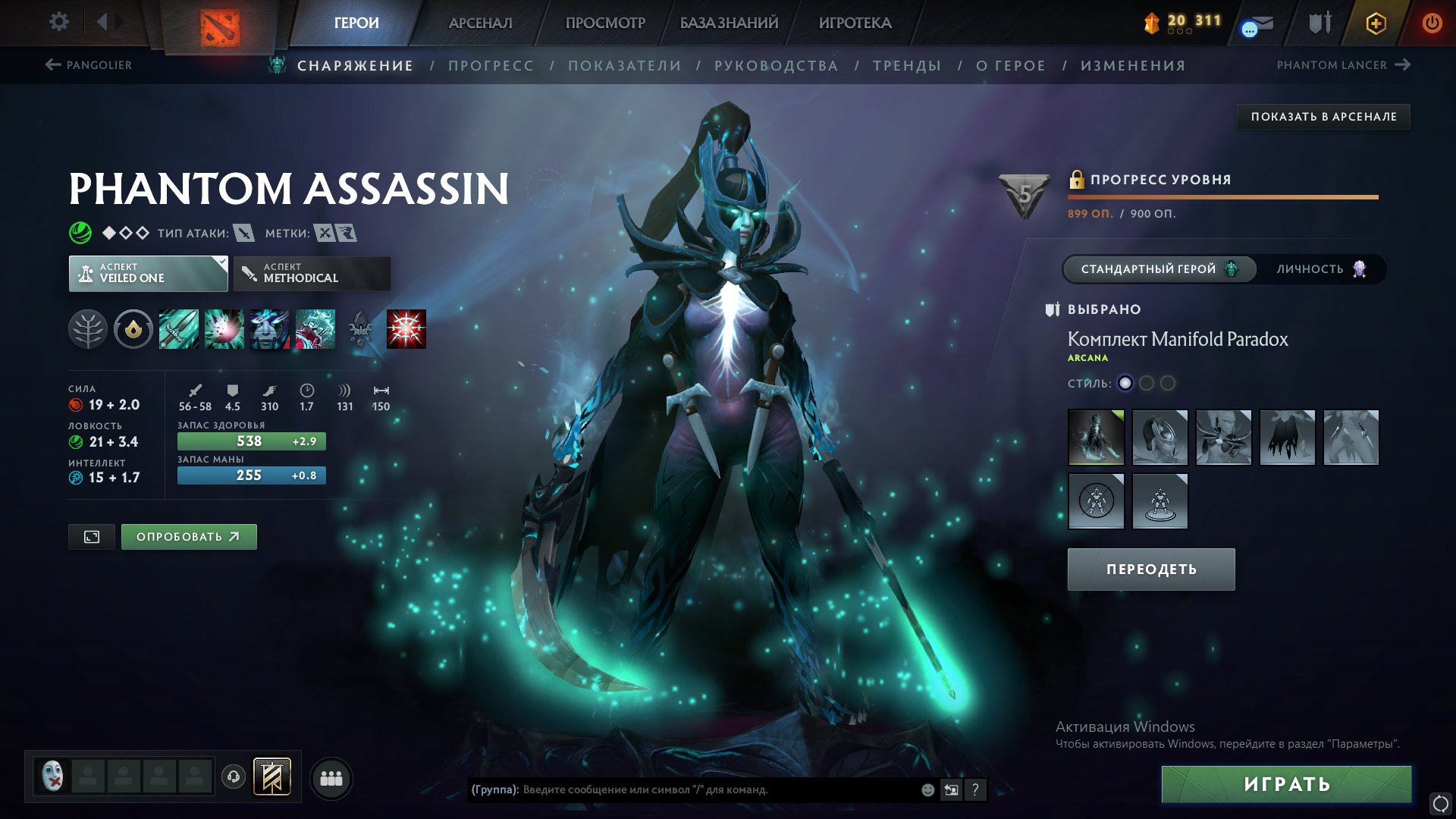Open the Прогресс hero section

(x=491, y=66)
